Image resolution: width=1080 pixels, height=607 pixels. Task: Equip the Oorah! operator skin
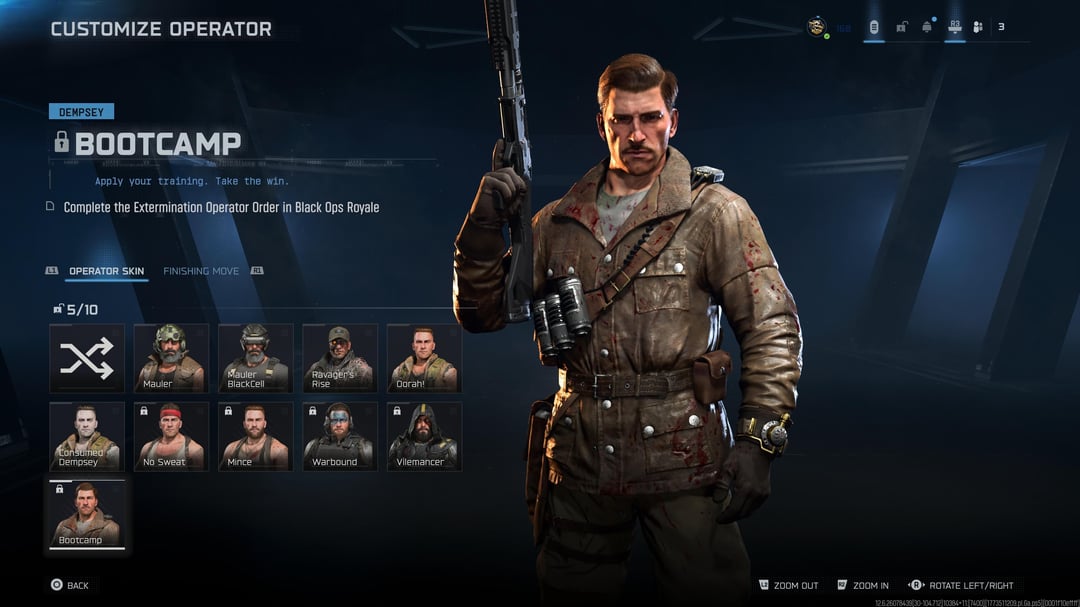pyautogui.click(x=424, y=357)
